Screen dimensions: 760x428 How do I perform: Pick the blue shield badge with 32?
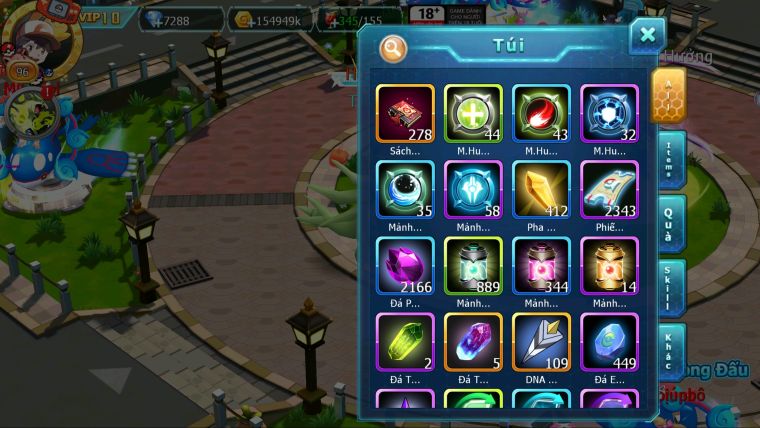click(609, 114)
